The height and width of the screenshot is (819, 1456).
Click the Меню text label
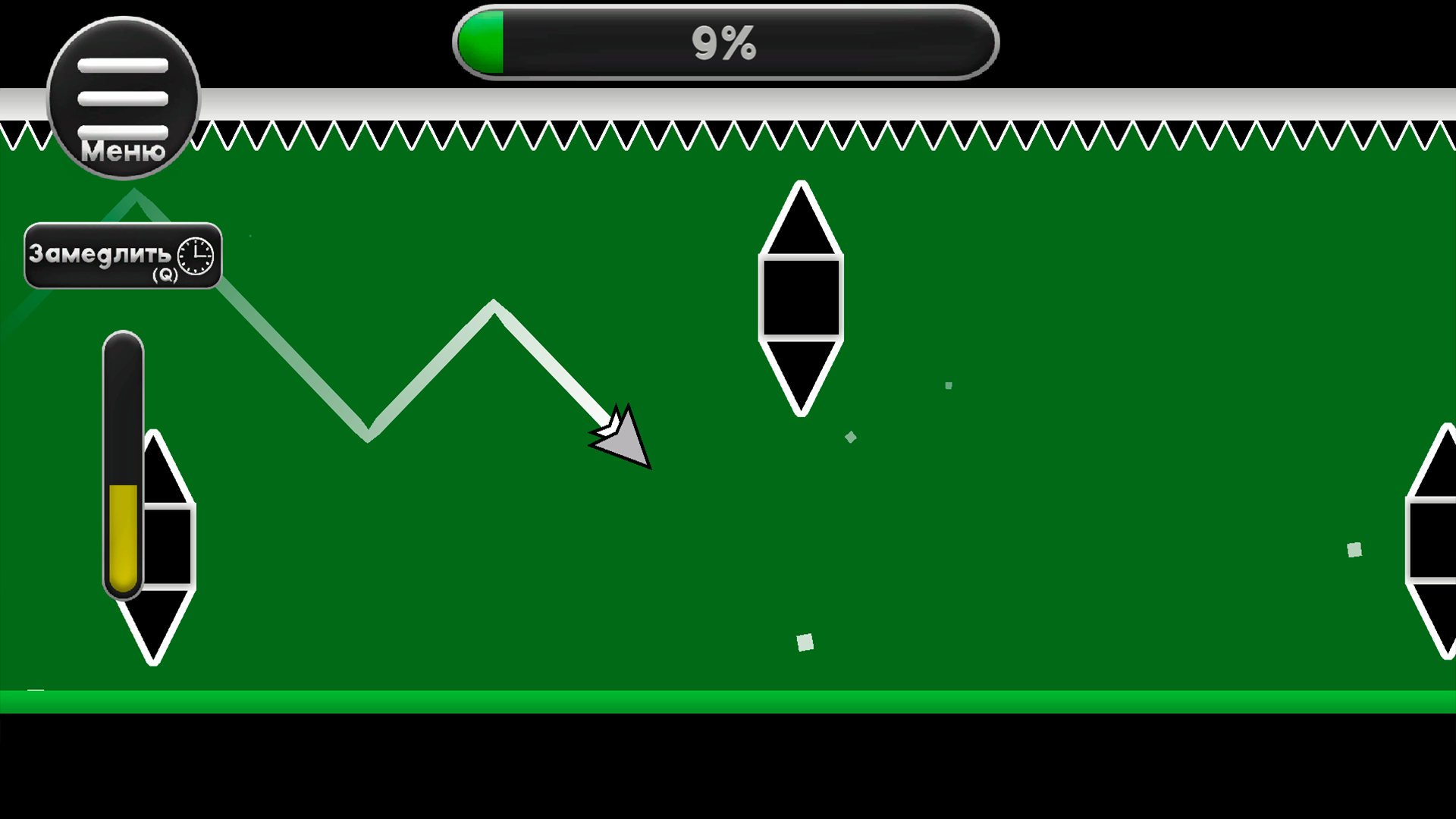(x=123, y=152)
